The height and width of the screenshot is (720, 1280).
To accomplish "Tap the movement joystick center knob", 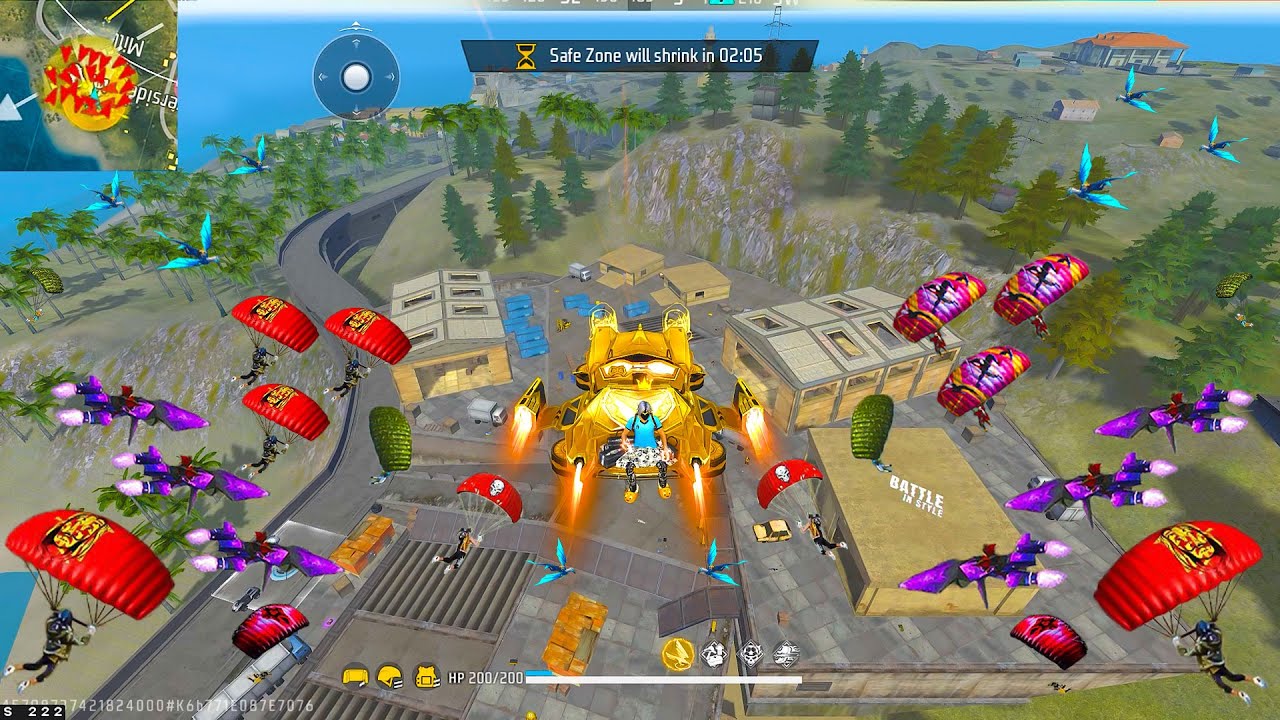I will (356, 76).
